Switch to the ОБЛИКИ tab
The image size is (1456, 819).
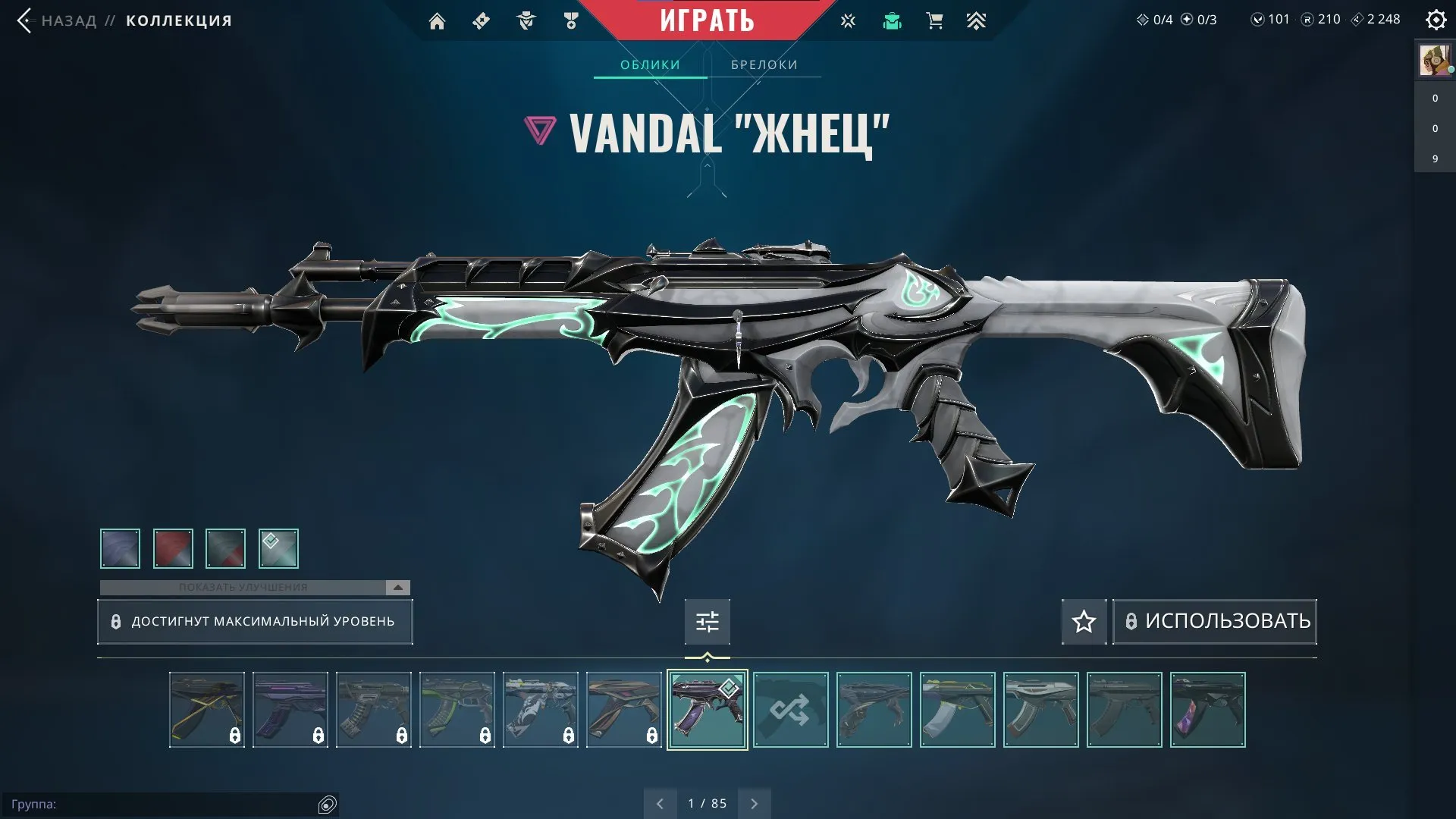click(x=651, y=64)
